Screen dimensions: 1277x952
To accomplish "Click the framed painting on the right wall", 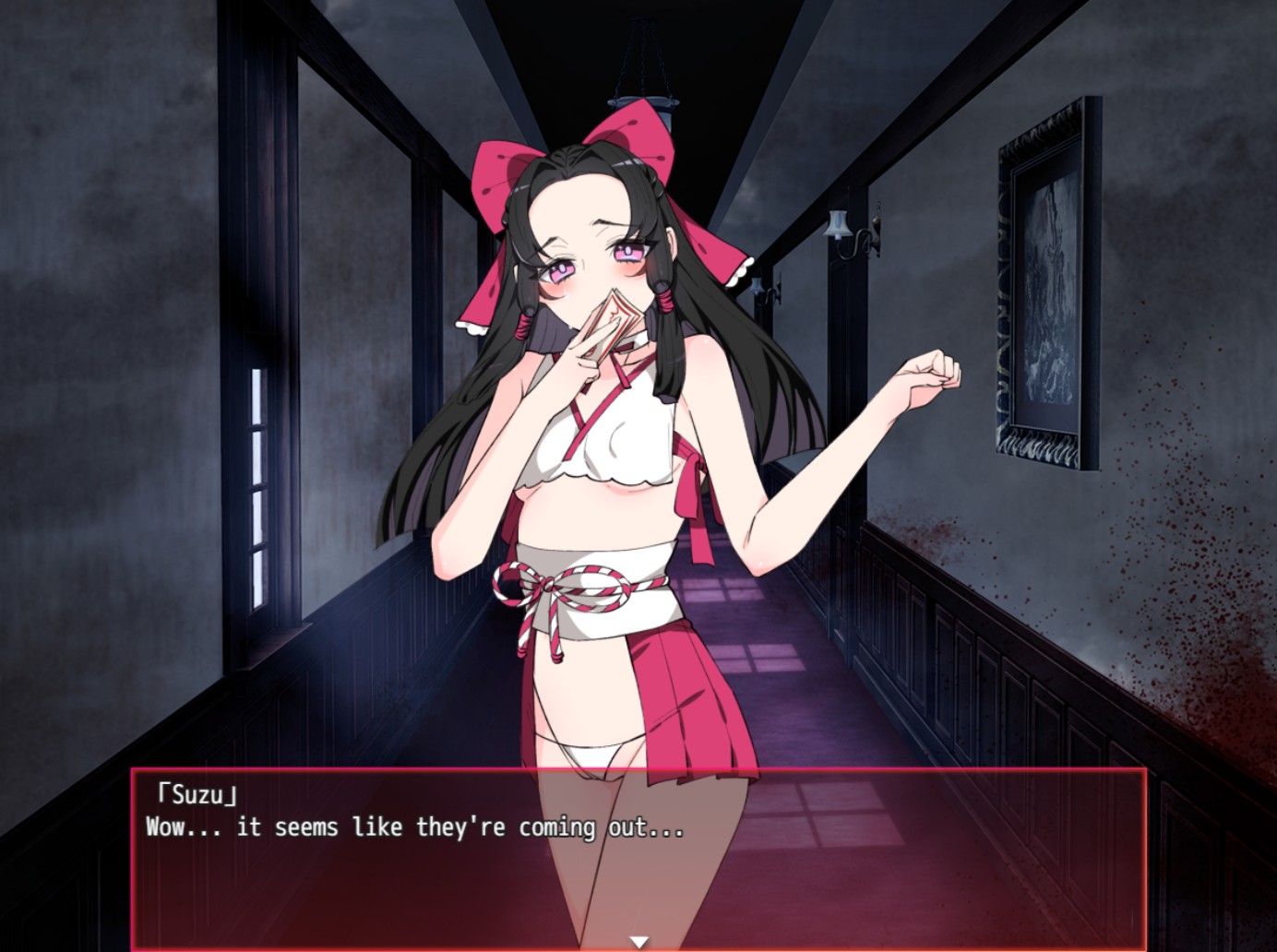I will (x=1043, y=277).
